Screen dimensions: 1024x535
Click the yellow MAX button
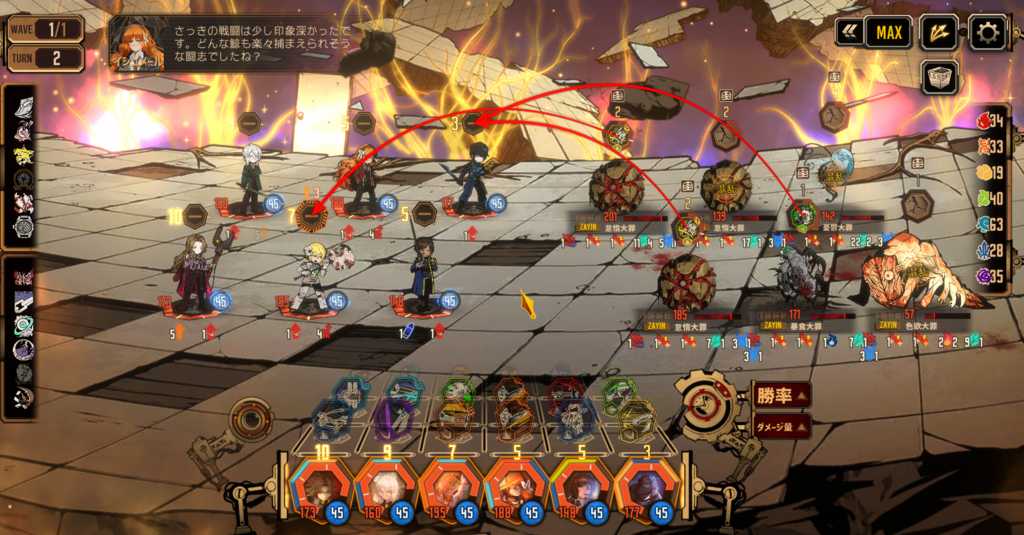tap(888, 32)
